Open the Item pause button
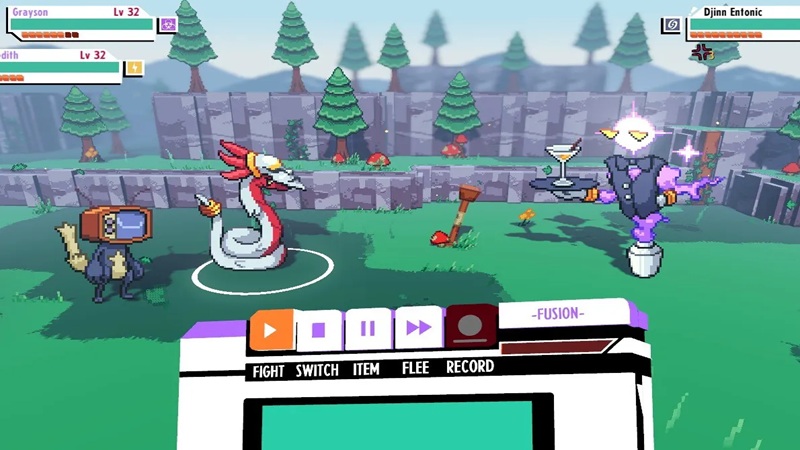 pyautogui.click(x=367, y=329)
